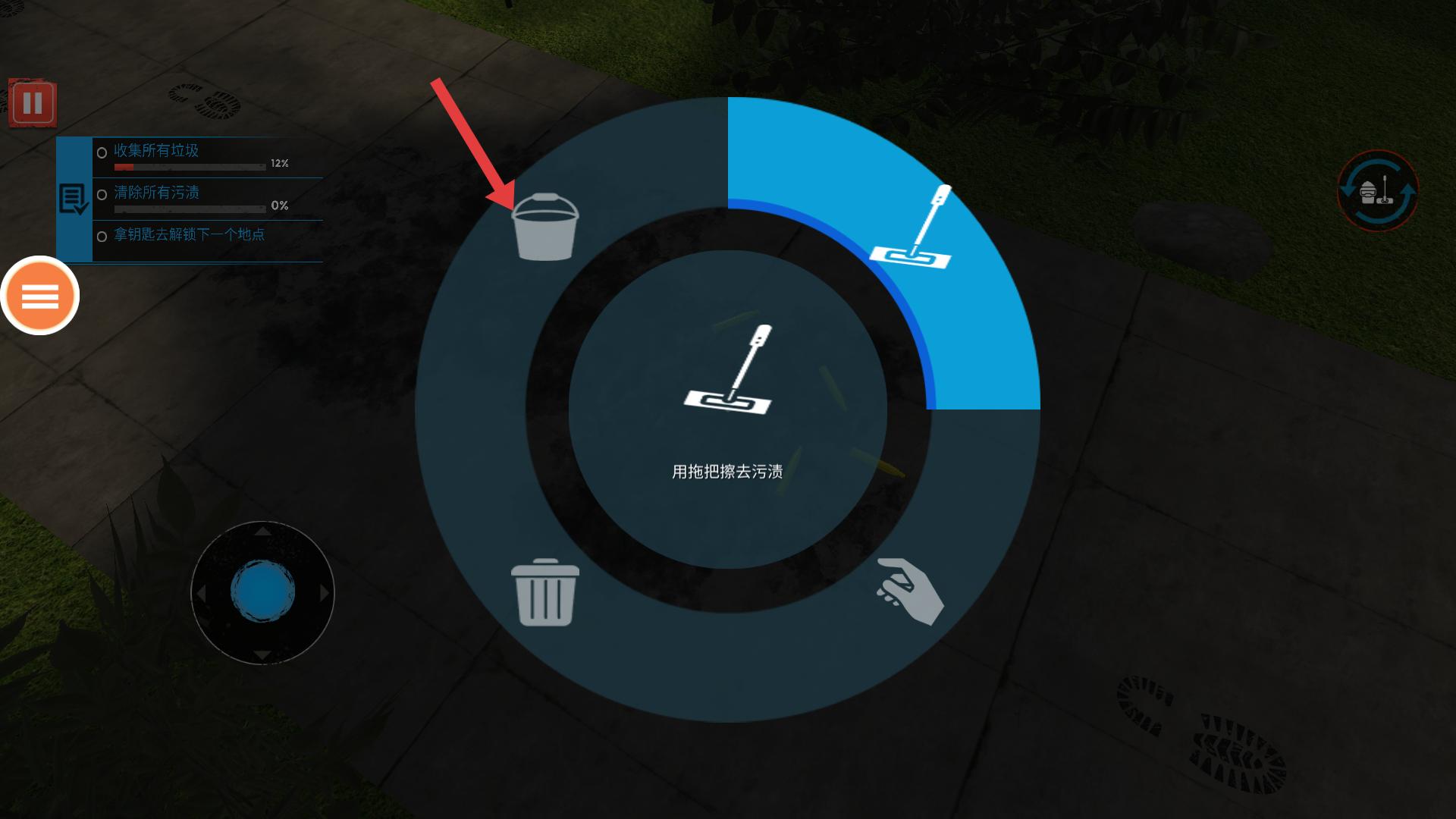Toggle the task checklist panel icon
Viewport: 1456px width, 819px height.
point(74,199)
